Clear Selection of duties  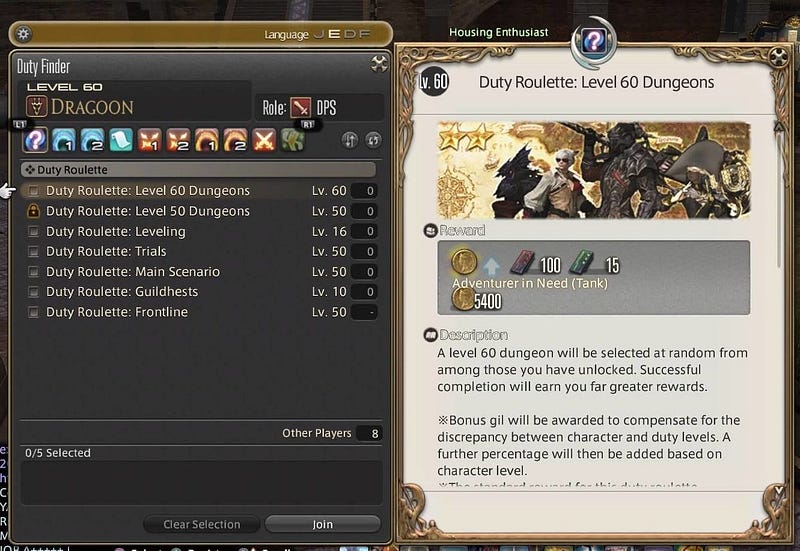pos(202,524)
